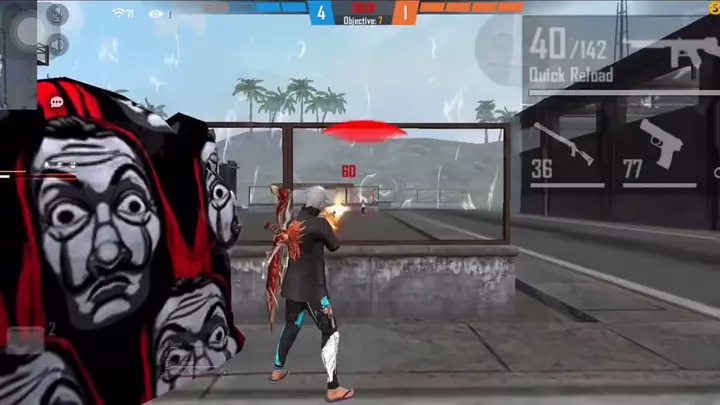This screenshot has width=720, height=405.
Task: Toggle the speaker sound icon
Action: click(57, 44)
